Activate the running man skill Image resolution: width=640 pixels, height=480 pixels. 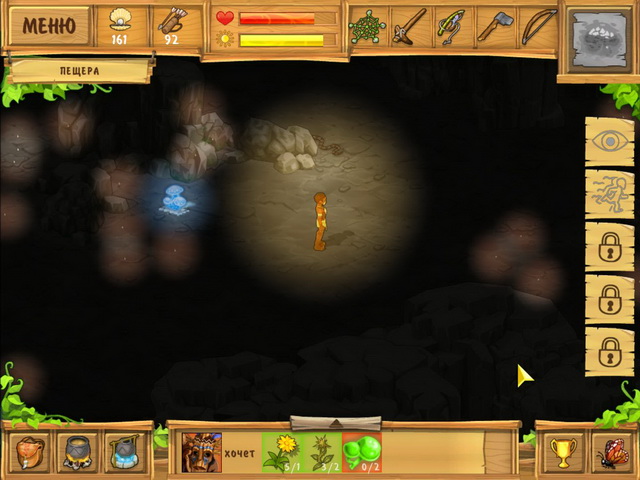point(609,194)
